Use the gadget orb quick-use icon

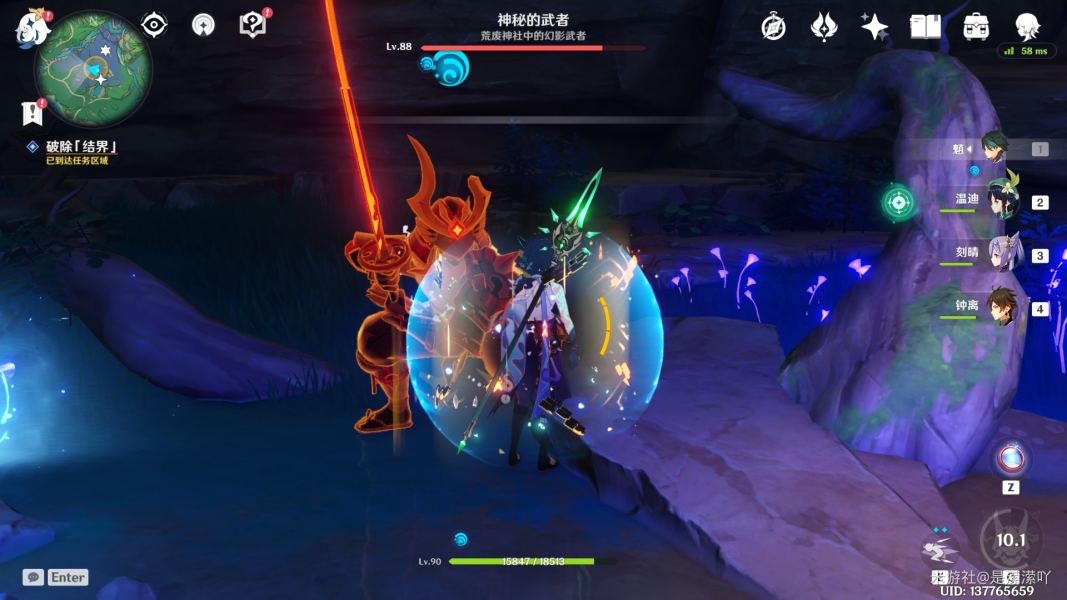[1010, 460]
